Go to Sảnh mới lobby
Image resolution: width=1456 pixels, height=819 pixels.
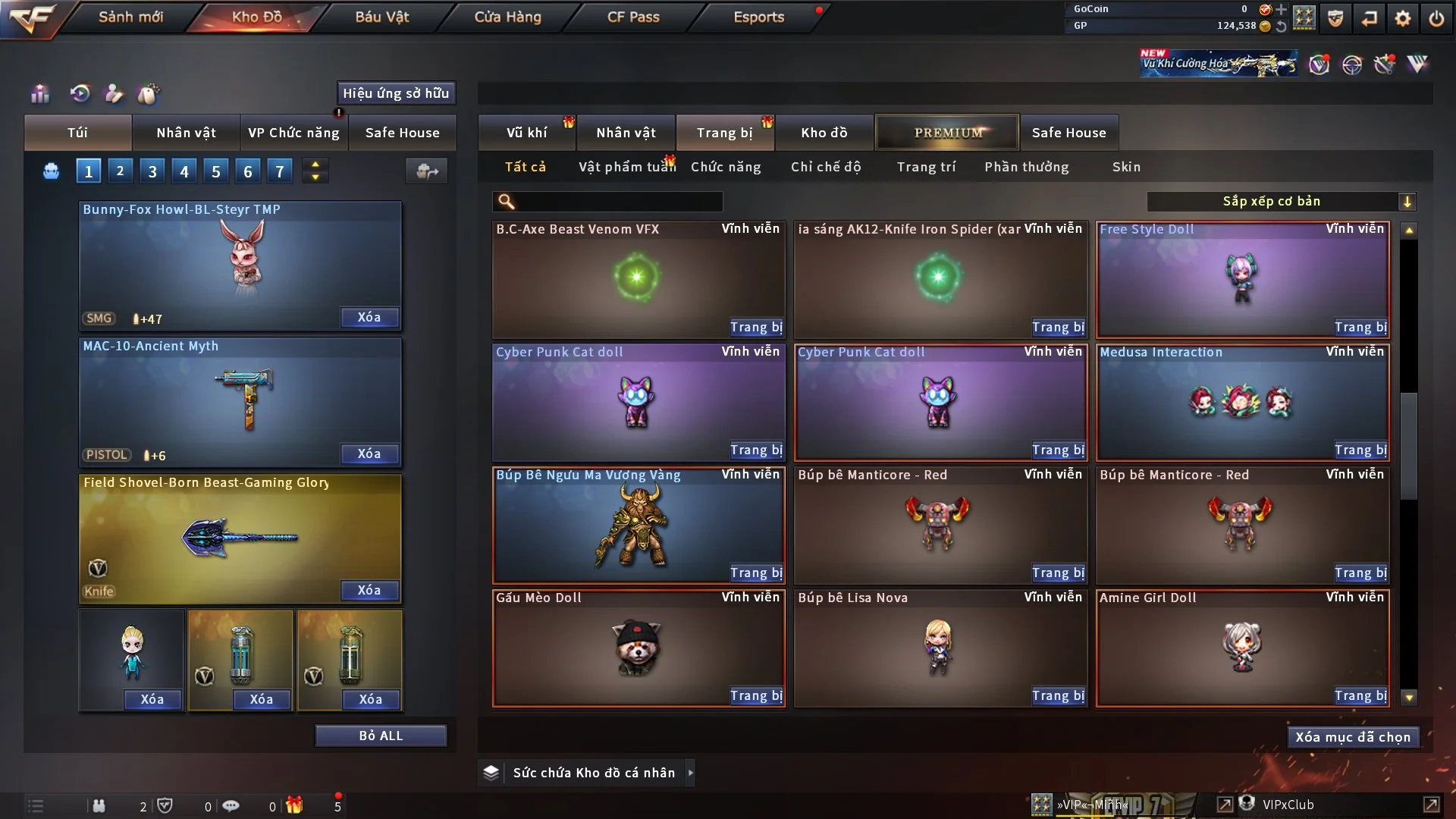(x=130, y=17)
